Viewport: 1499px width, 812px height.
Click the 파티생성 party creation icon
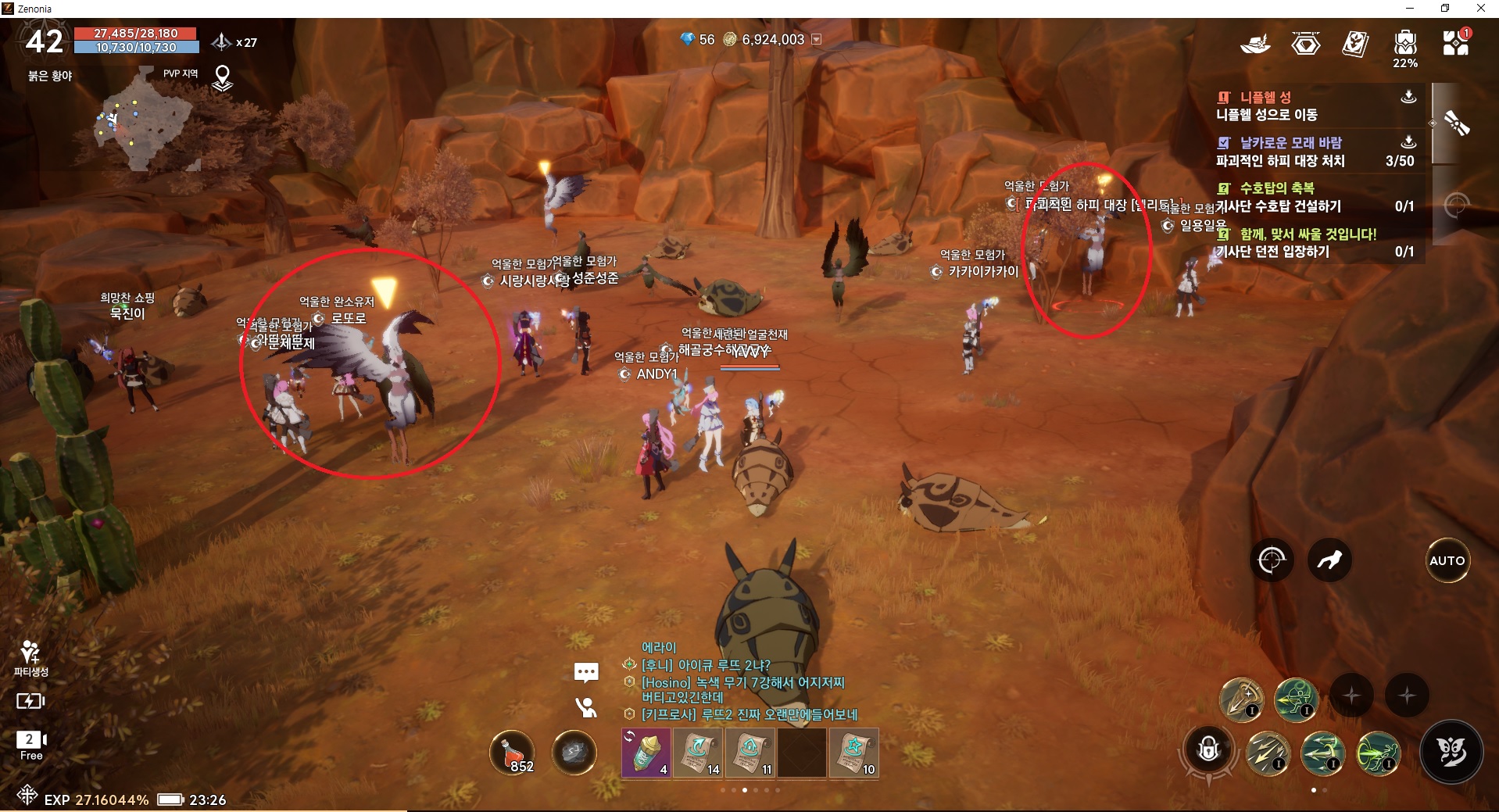pos(30,658)
